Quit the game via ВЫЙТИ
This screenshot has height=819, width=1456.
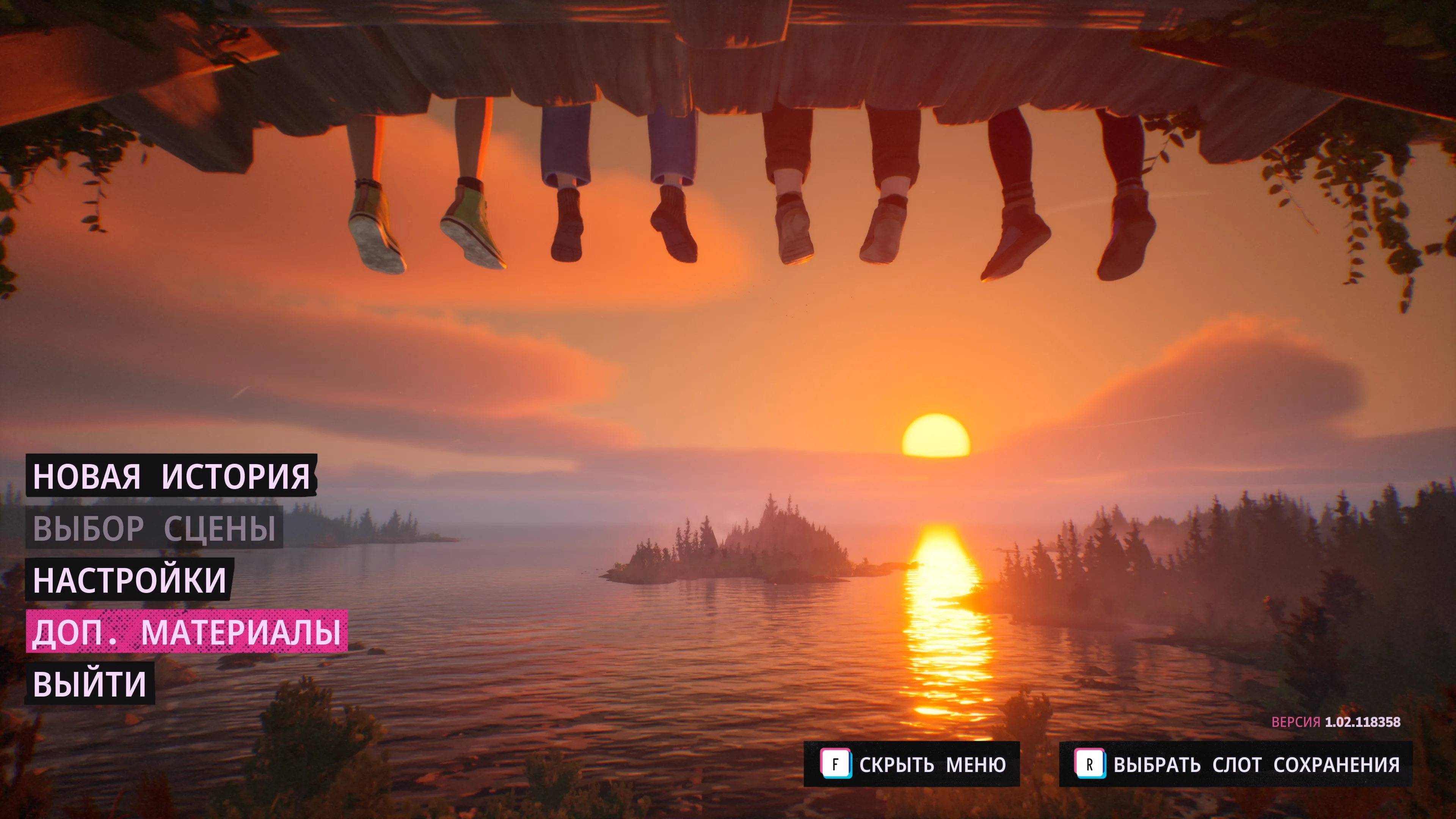90,684
